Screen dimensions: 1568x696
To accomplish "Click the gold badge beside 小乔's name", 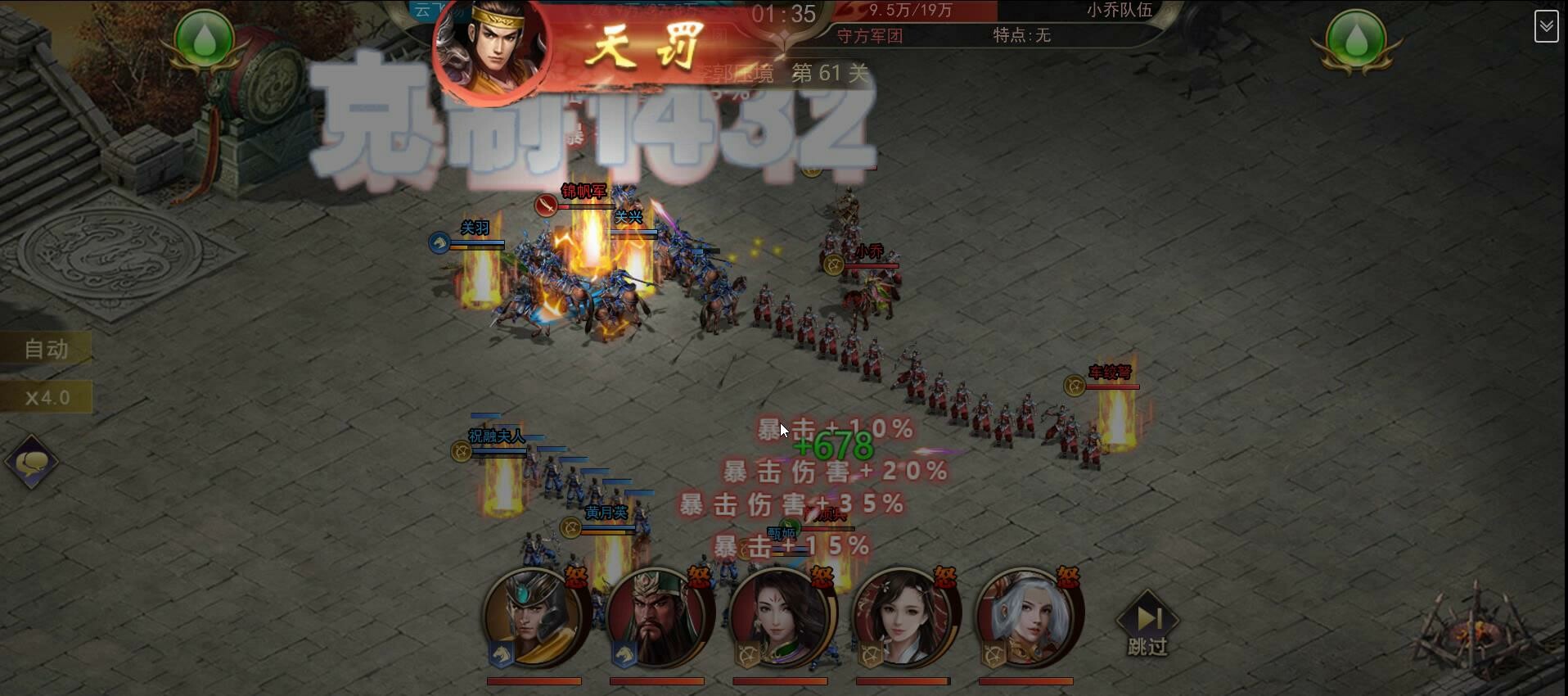I will pyautogui.click(x=832, y=264).
